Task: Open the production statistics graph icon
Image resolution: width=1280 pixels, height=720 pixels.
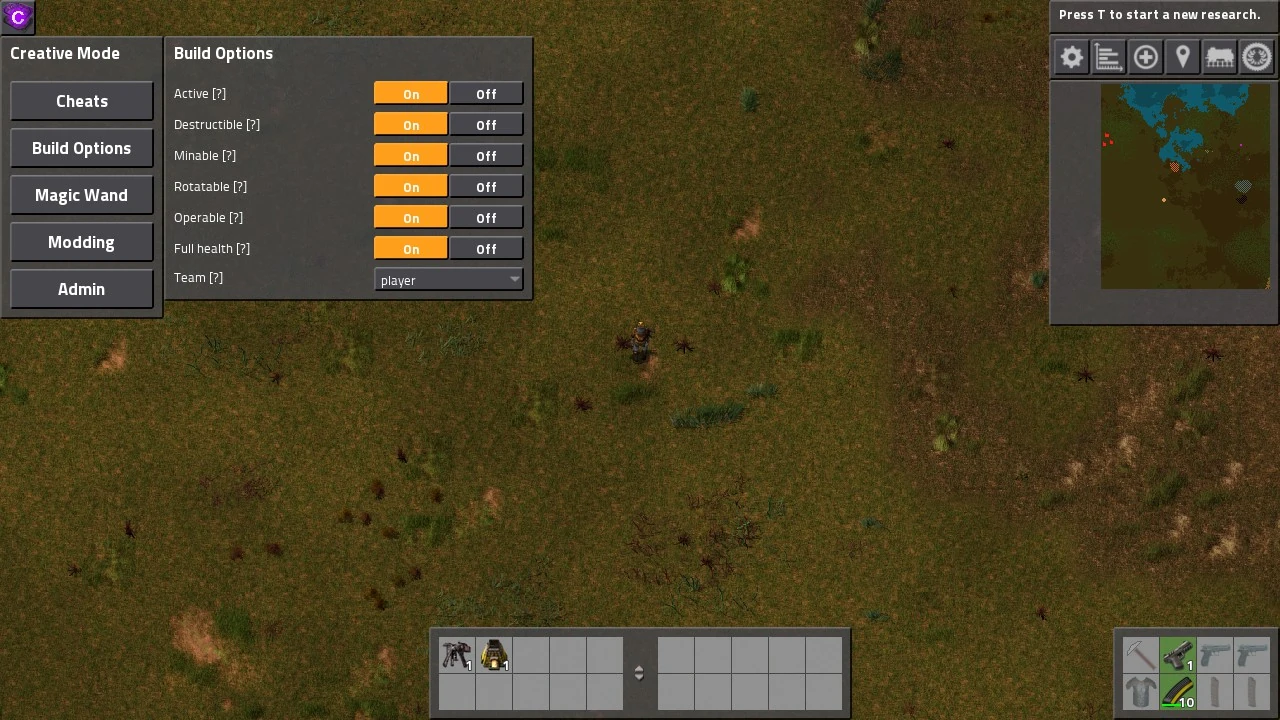Action: tap(1107, 57)
